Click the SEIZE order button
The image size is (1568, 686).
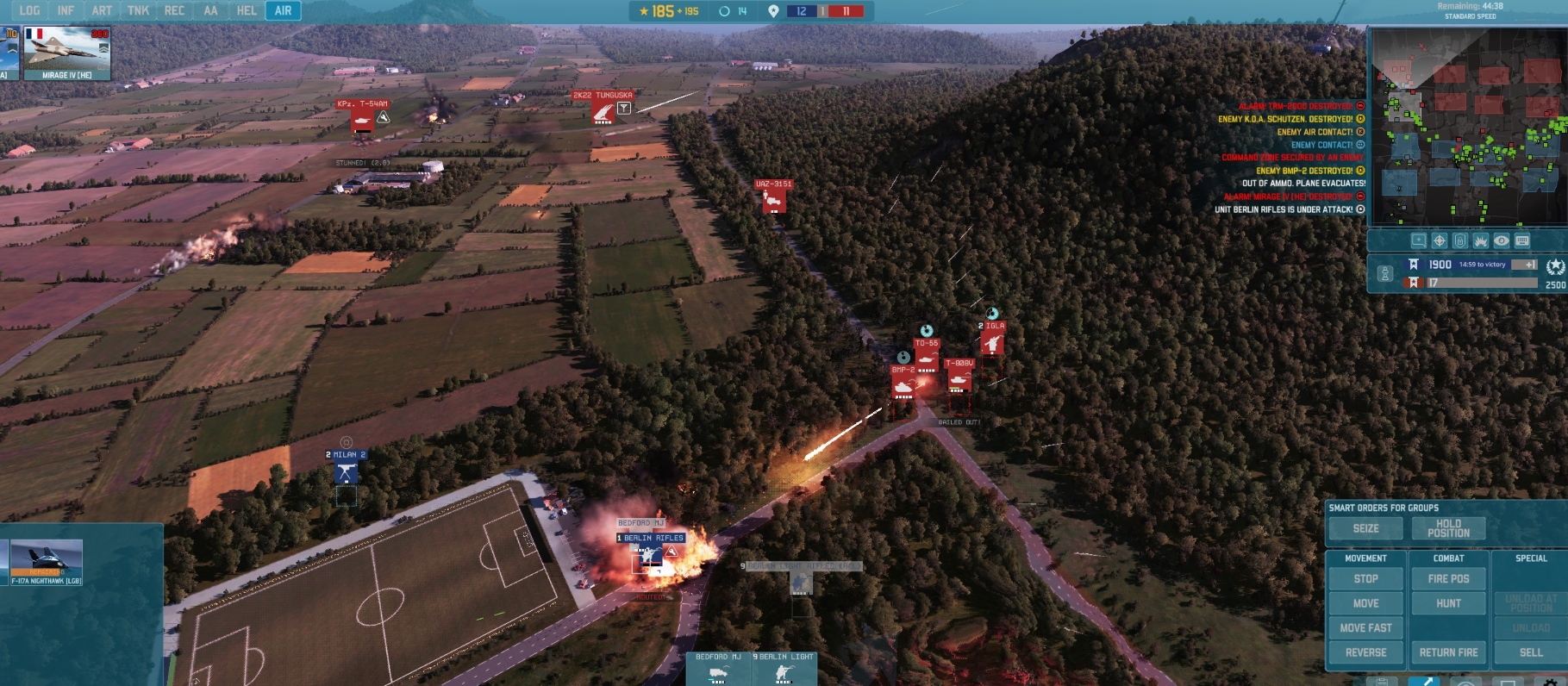[x=1365, y=527]
